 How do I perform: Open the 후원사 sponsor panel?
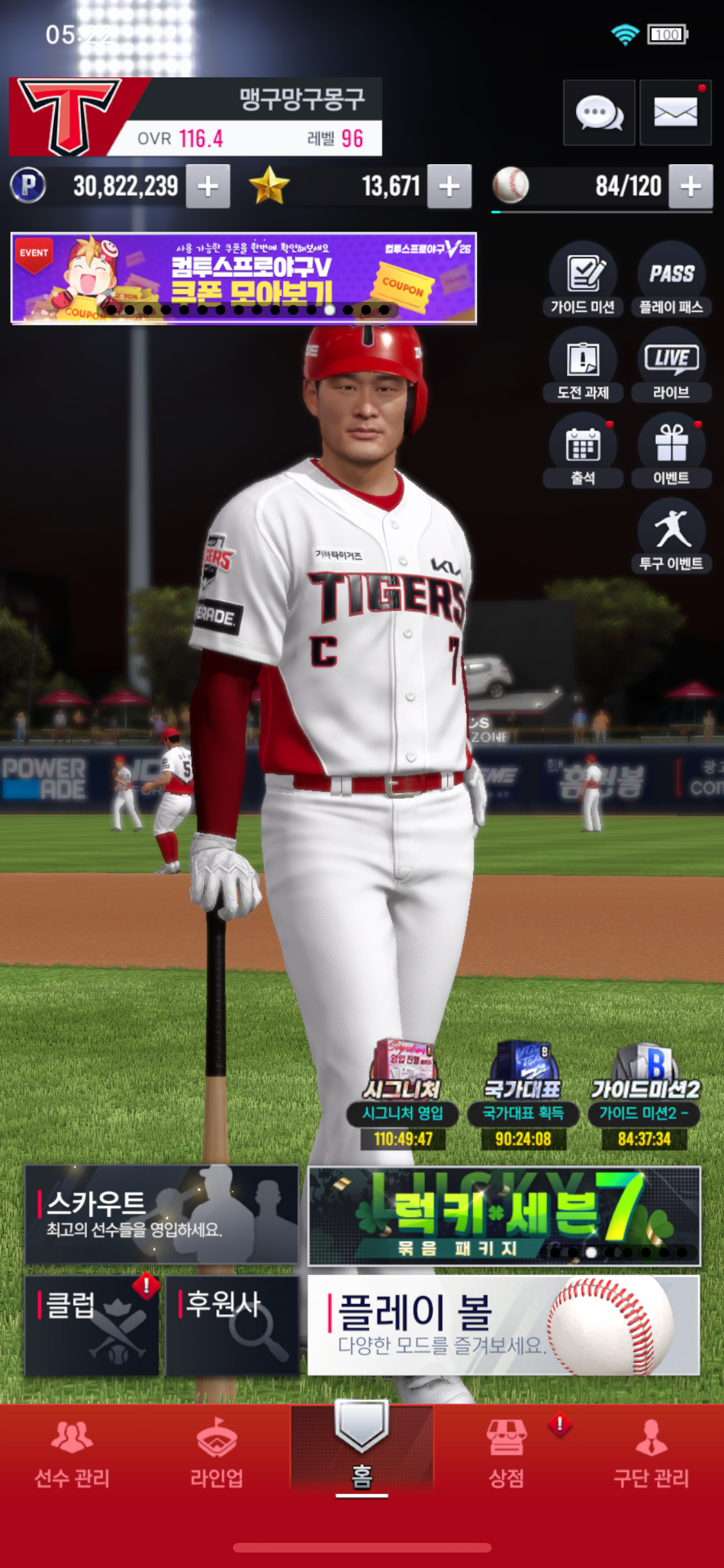coord(232,1325)
